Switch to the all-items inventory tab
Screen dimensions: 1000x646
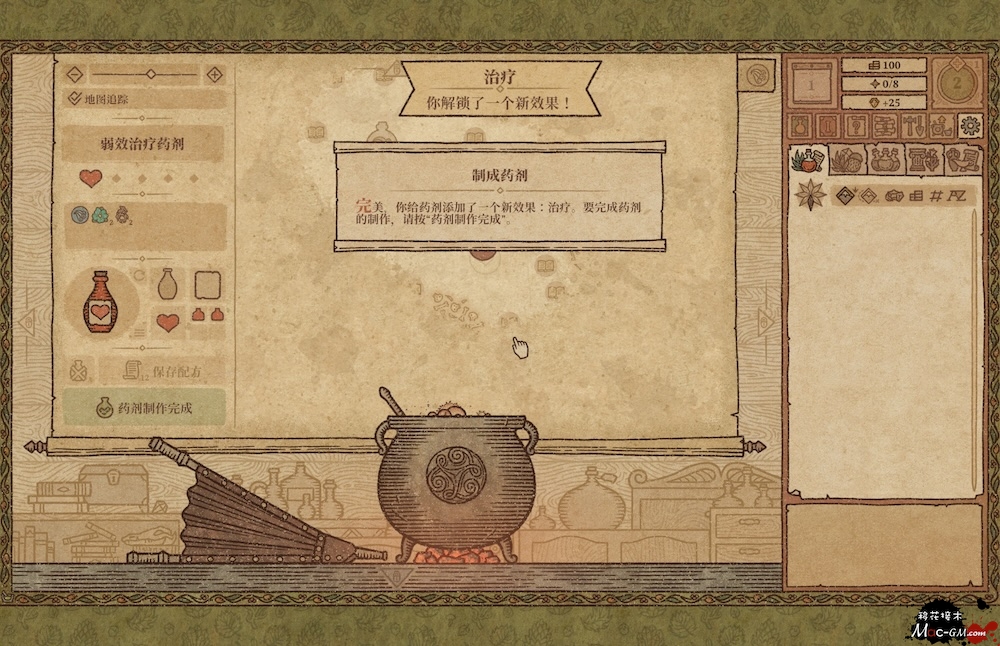click(808, 159)
